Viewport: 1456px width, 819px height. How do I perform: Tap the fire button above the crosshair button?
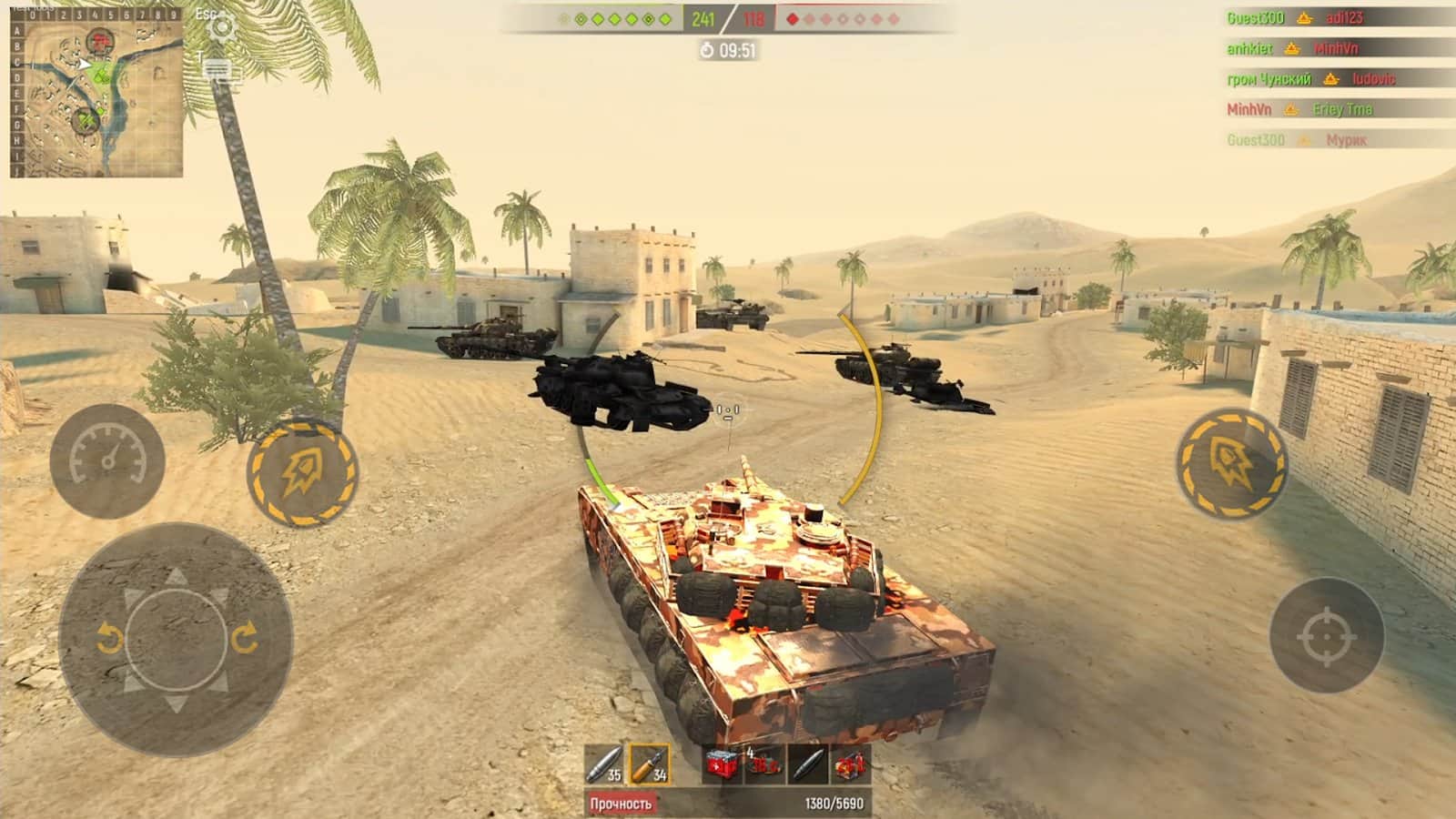[1231, 464]
